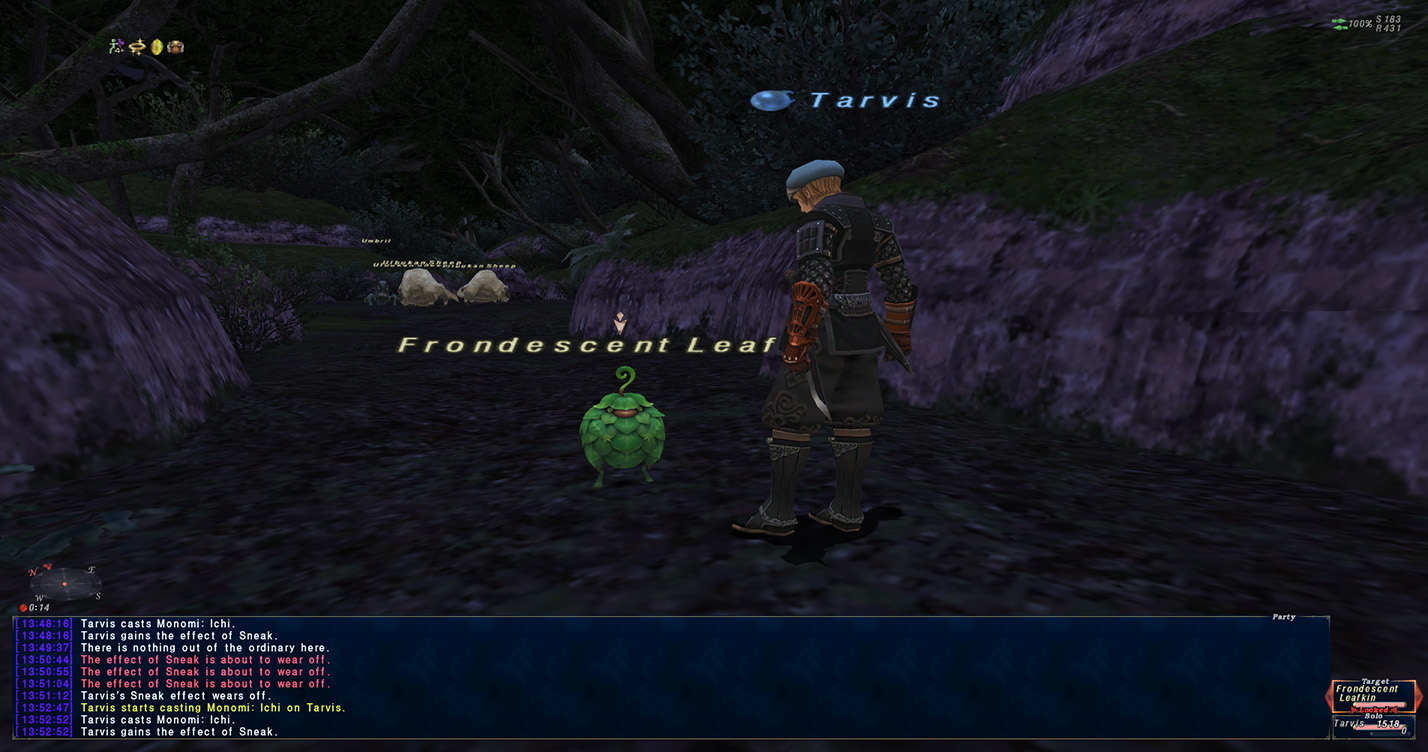Select the Frondescent Leafkin target box
Screen dimensions: 1428x752
point(1372,696)
